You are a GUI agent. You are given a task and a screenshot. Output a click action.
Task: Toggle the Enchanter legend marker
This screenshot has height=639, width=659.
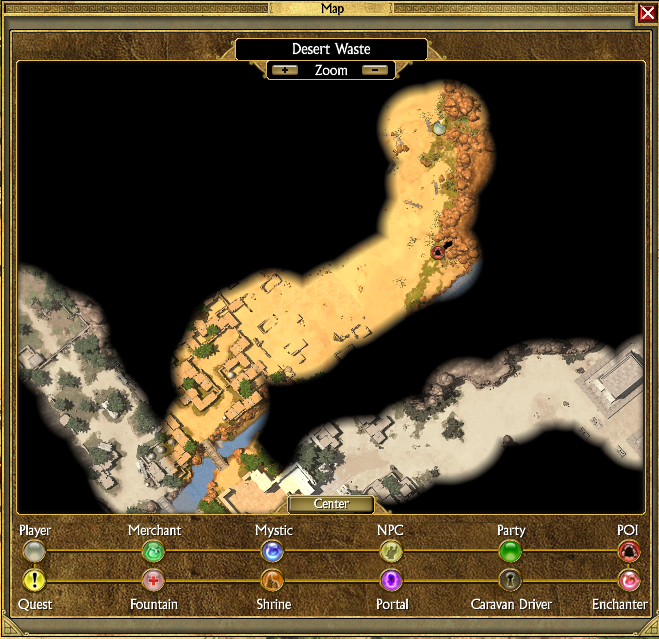628,580
